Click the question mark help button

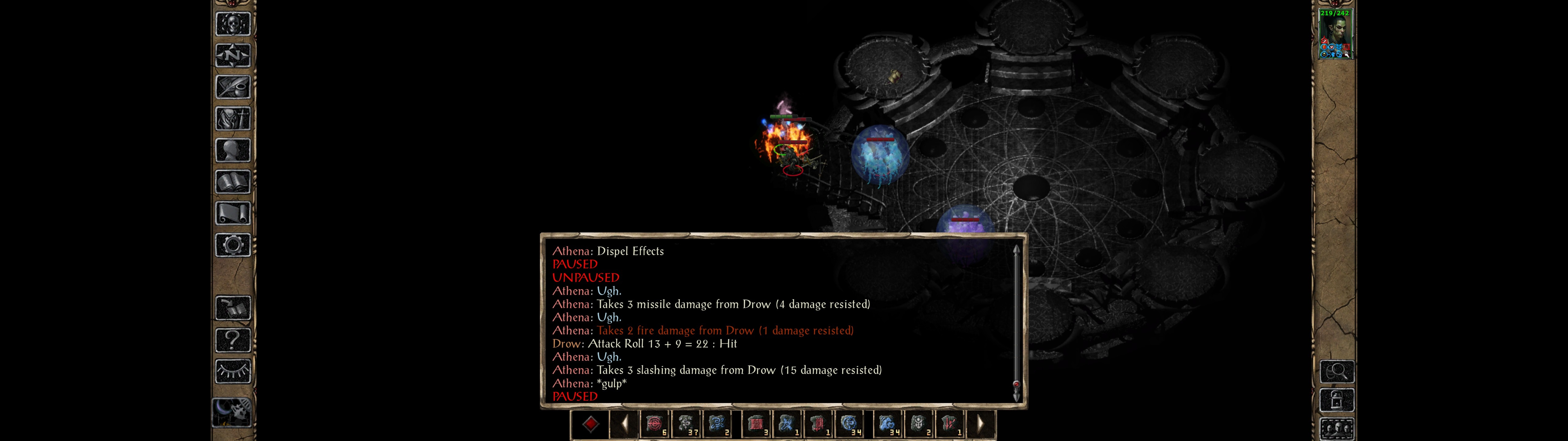[232, 340]
